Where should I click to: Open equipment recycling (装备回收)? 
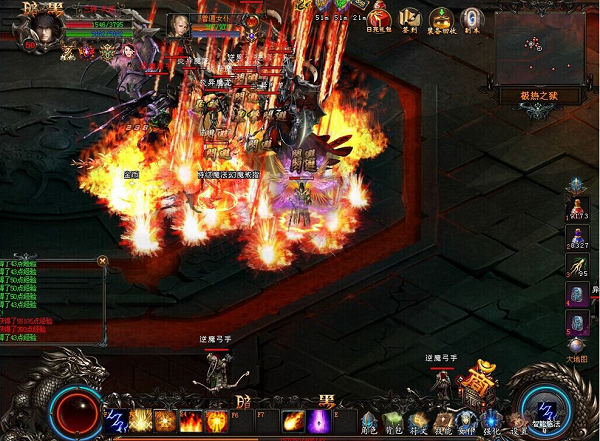point(441,19)
